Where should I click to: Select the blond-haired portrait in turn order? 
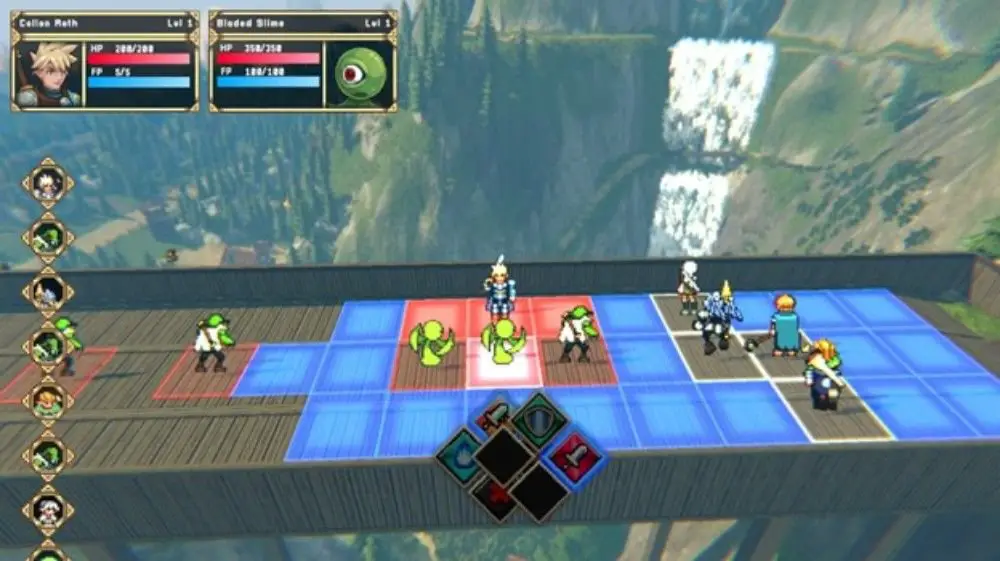coord(48,401)
